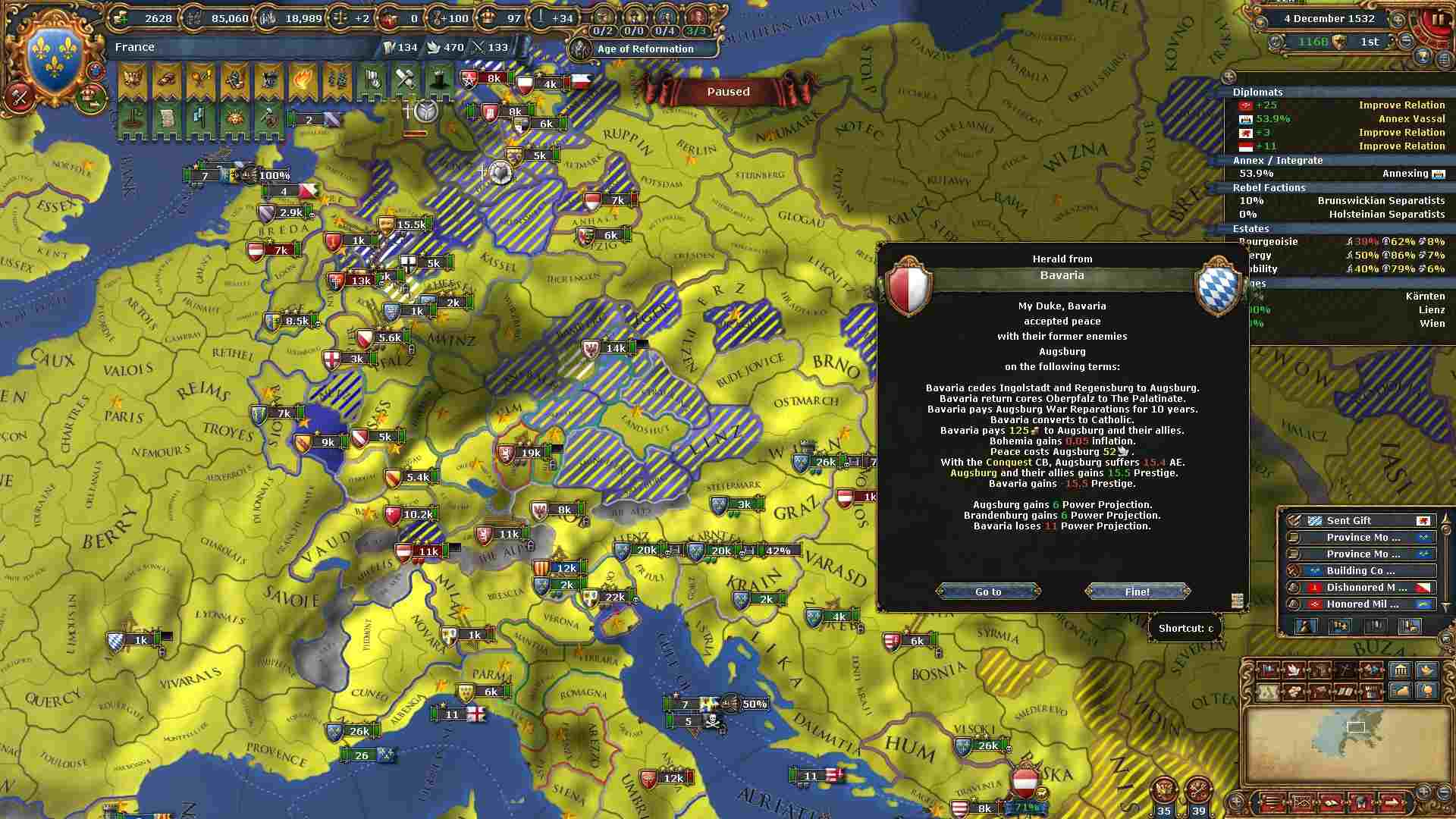
Task: Toggle the game pause button by the date
Action: pos(1438,20)
